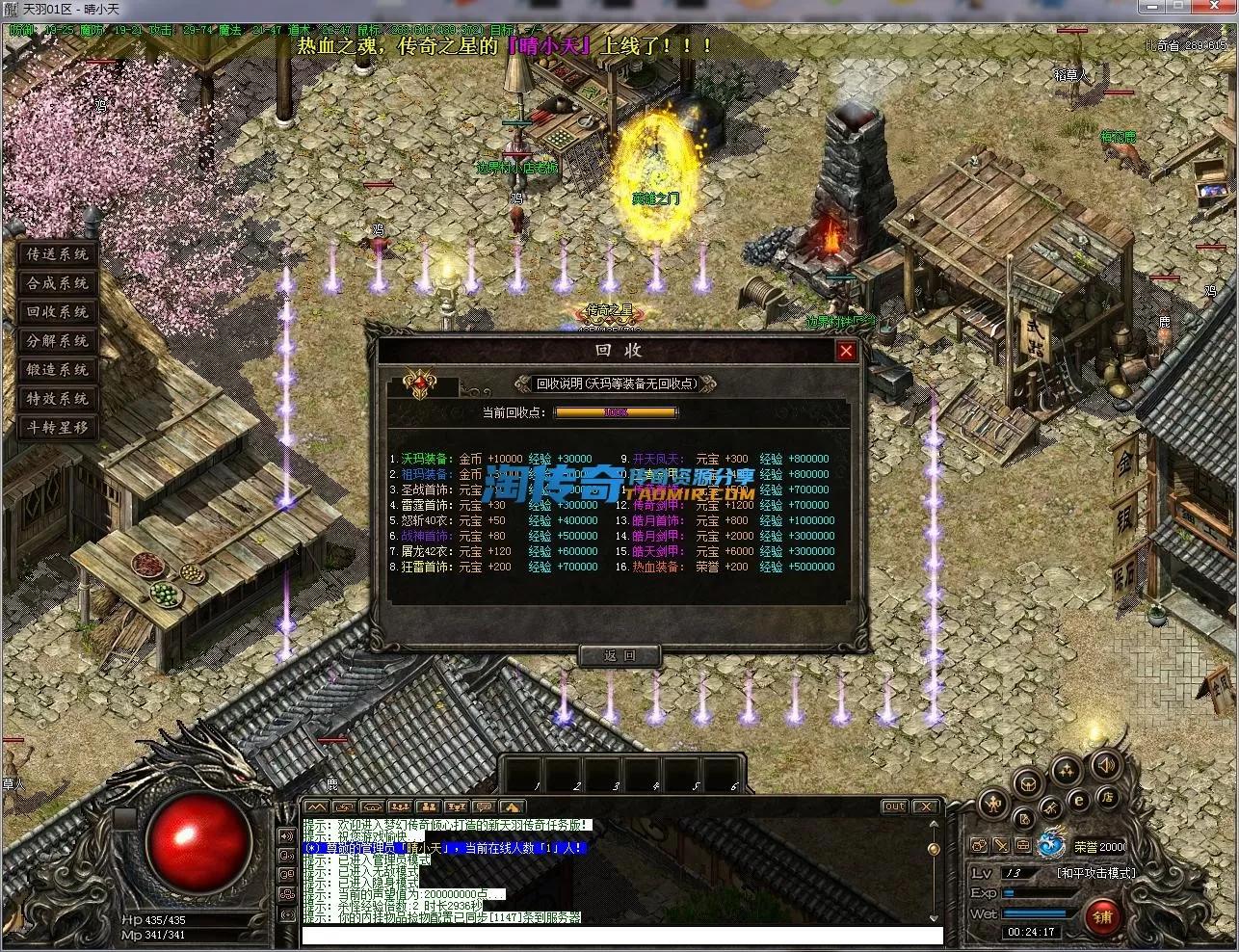
Task: Click the red 铺 shop button
Action: 1103,916
